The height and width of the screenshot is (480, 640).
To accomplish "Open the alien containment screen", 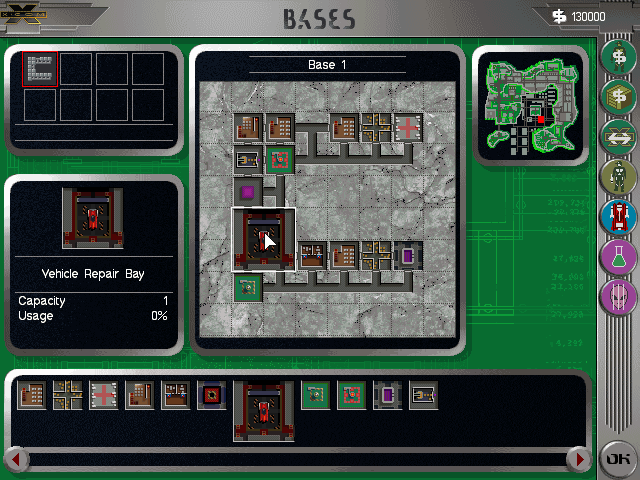I will tap(618, 297).
